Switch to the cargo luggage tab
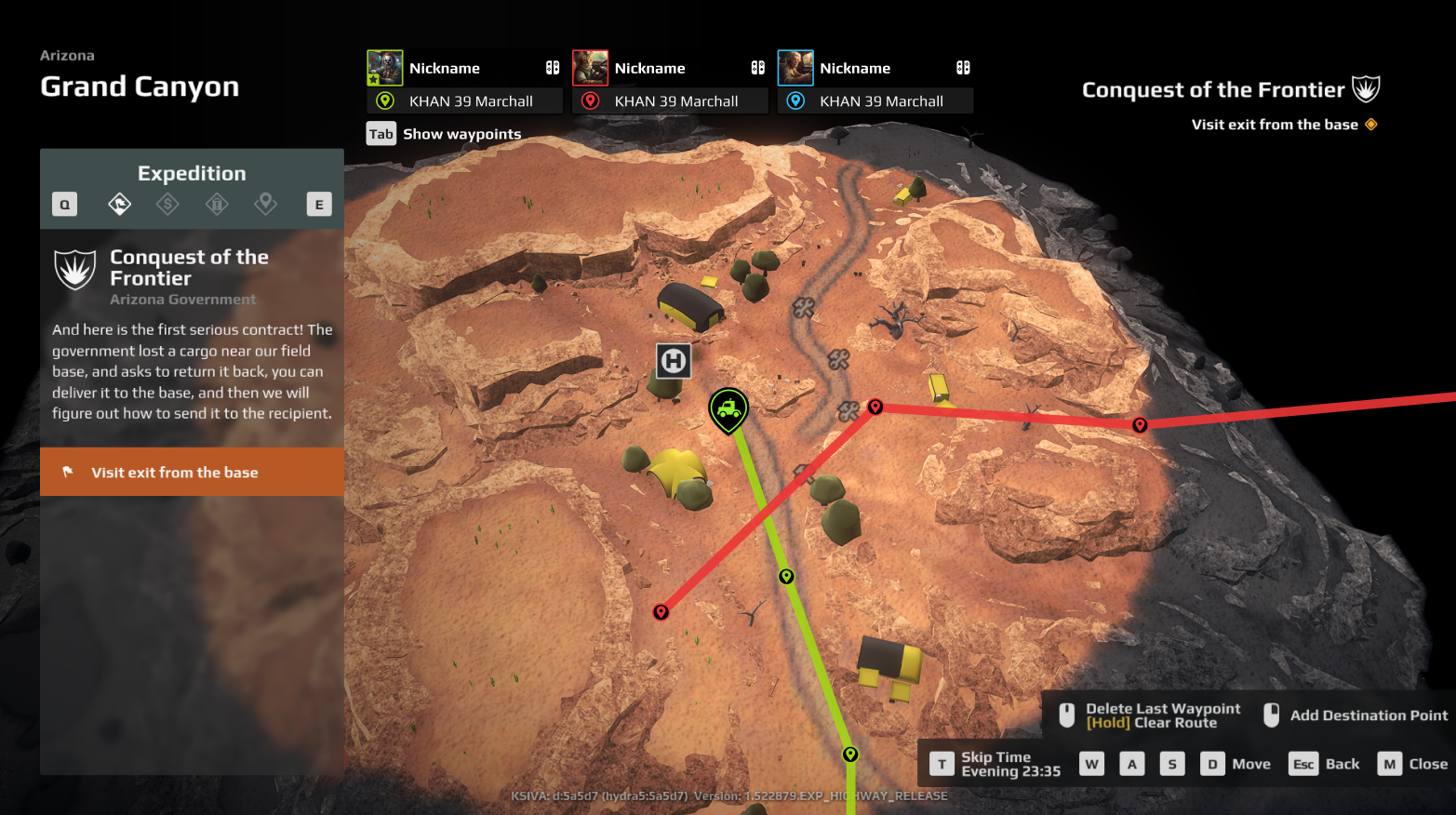 click(217, 204)
